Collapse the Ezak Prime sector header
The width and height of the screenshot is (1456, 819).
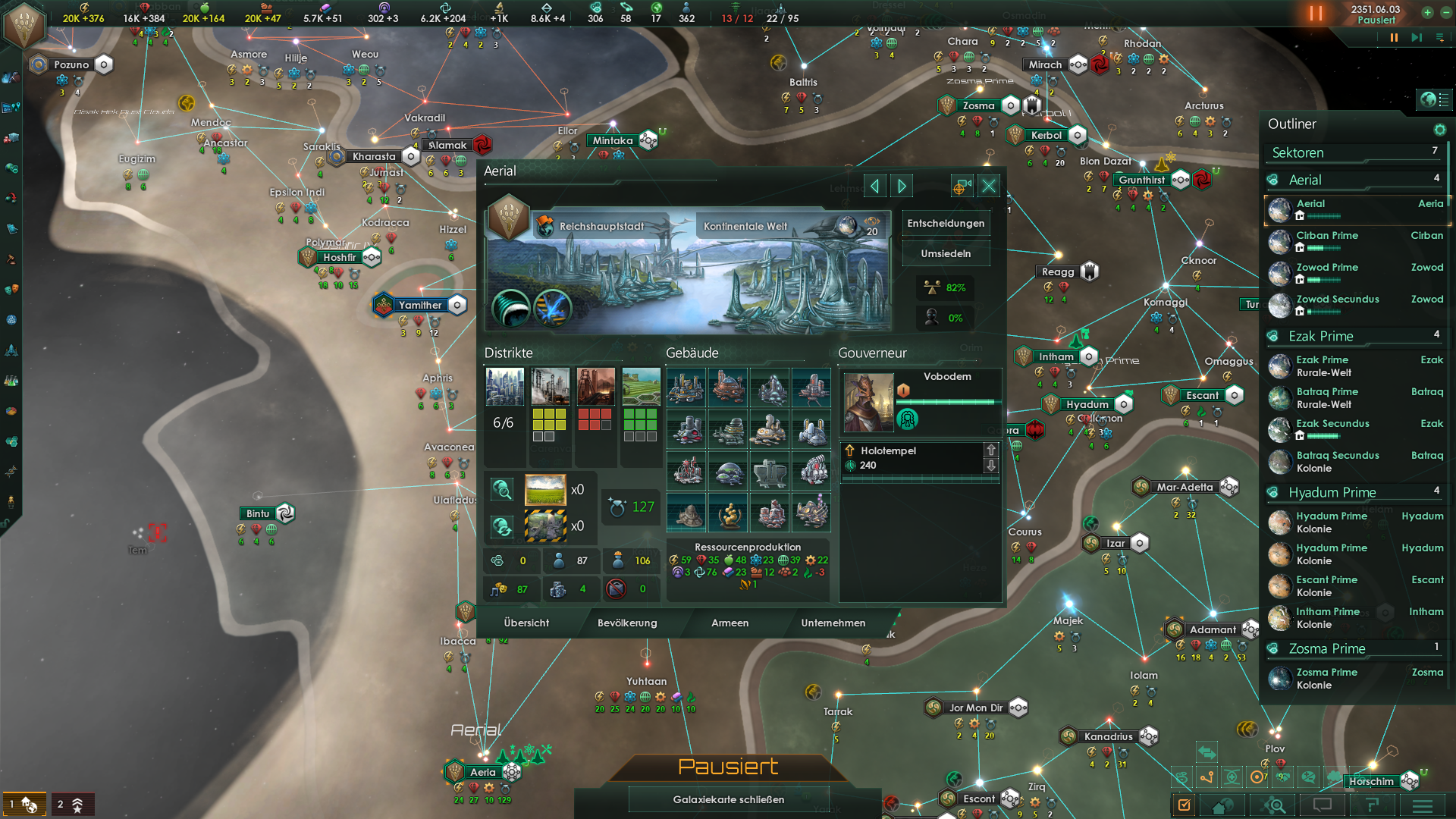pyautogui.click(x=1320, y=336)
